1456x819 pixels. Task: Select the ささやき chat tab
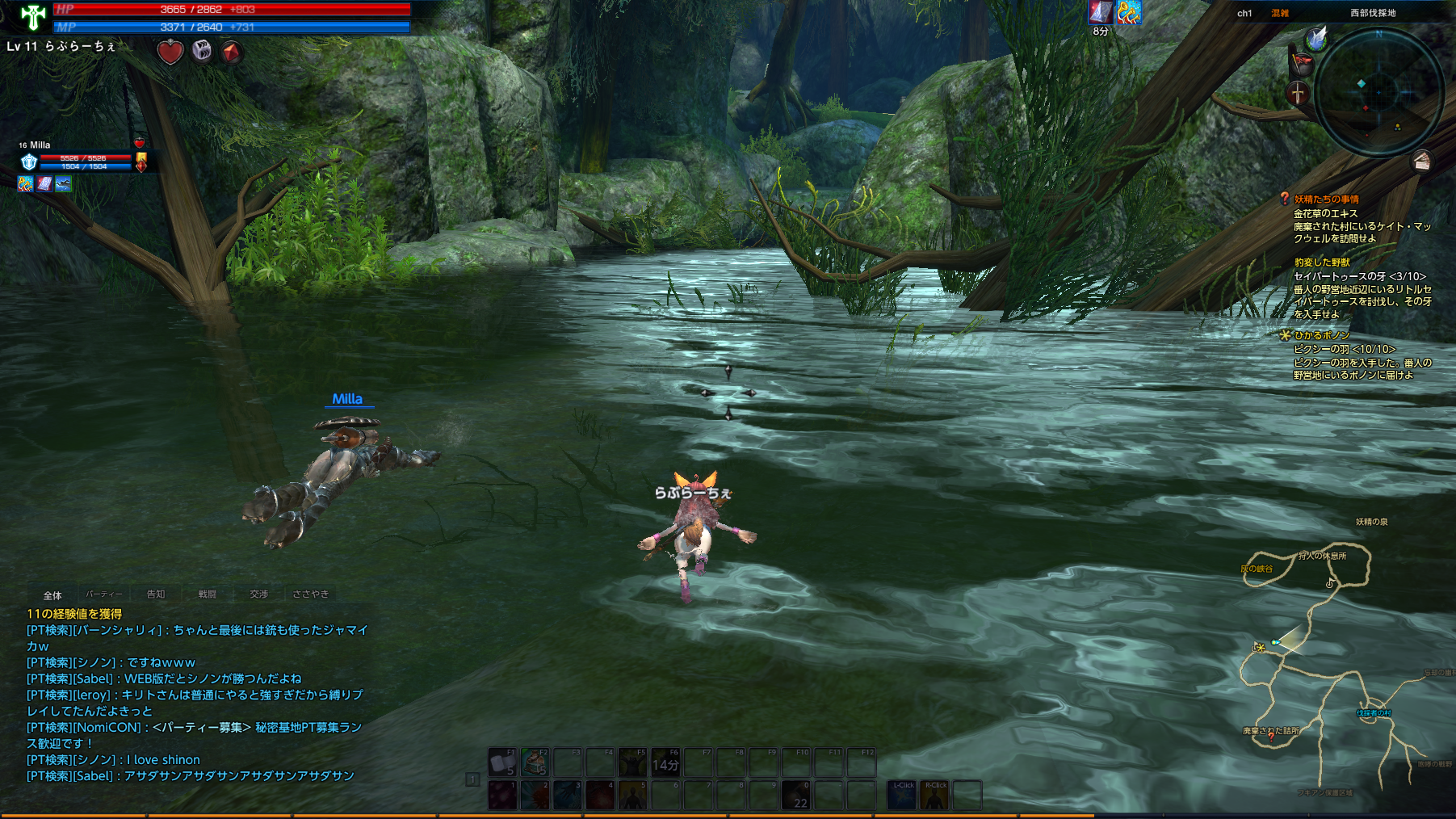(x=311, y=594)
